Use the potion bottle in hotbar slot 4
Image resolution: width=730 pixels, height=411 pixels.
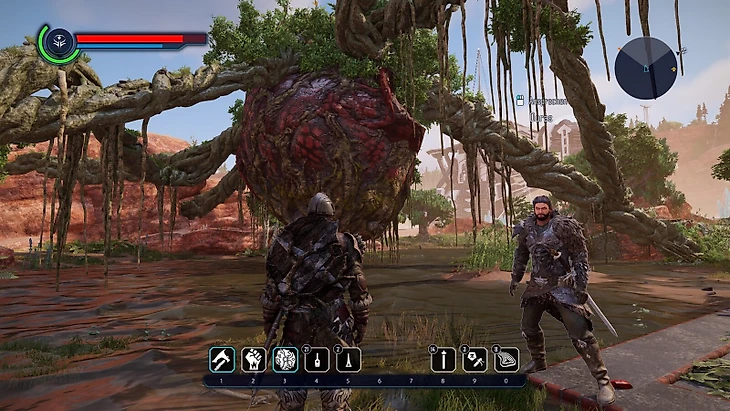click(316, 359)
